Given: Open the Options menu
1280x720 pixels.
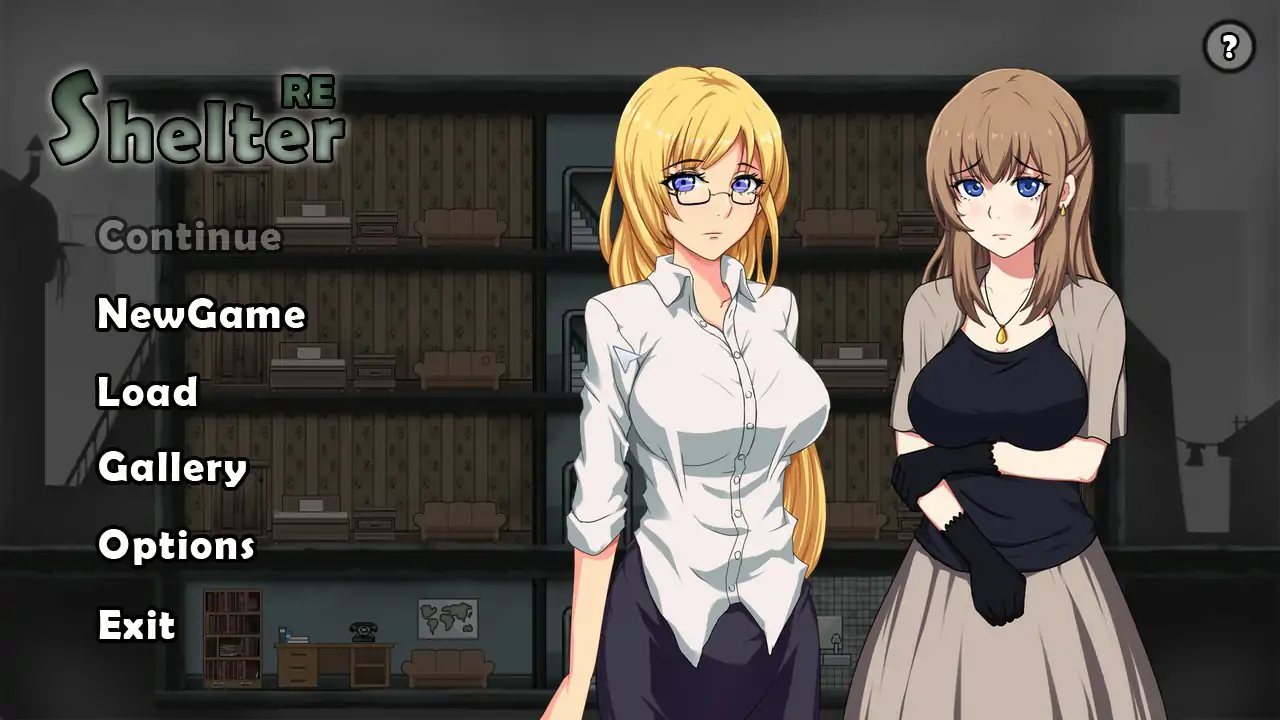Looking at the screenshot, I should pos(174,546).
